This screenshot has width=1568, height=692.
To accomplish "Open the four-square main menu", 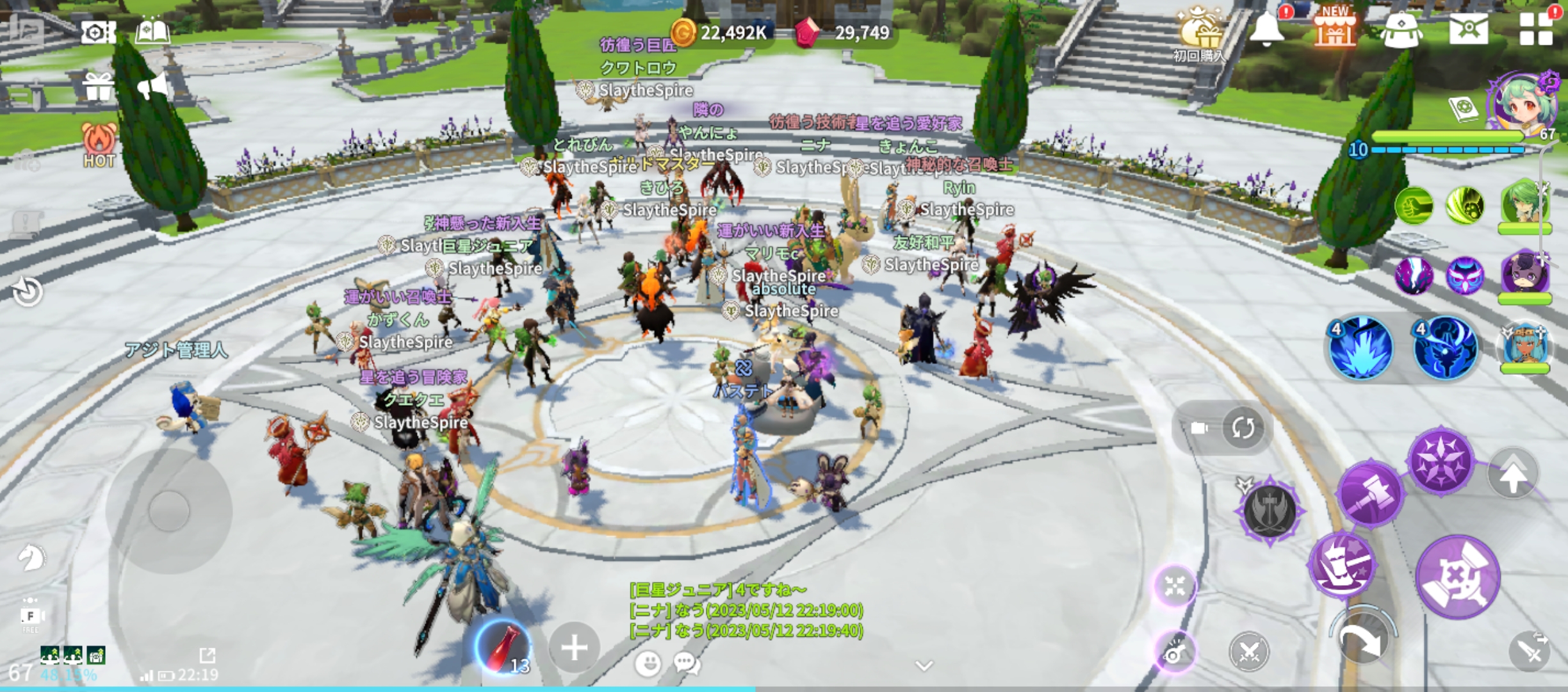I will (1536, 29).
